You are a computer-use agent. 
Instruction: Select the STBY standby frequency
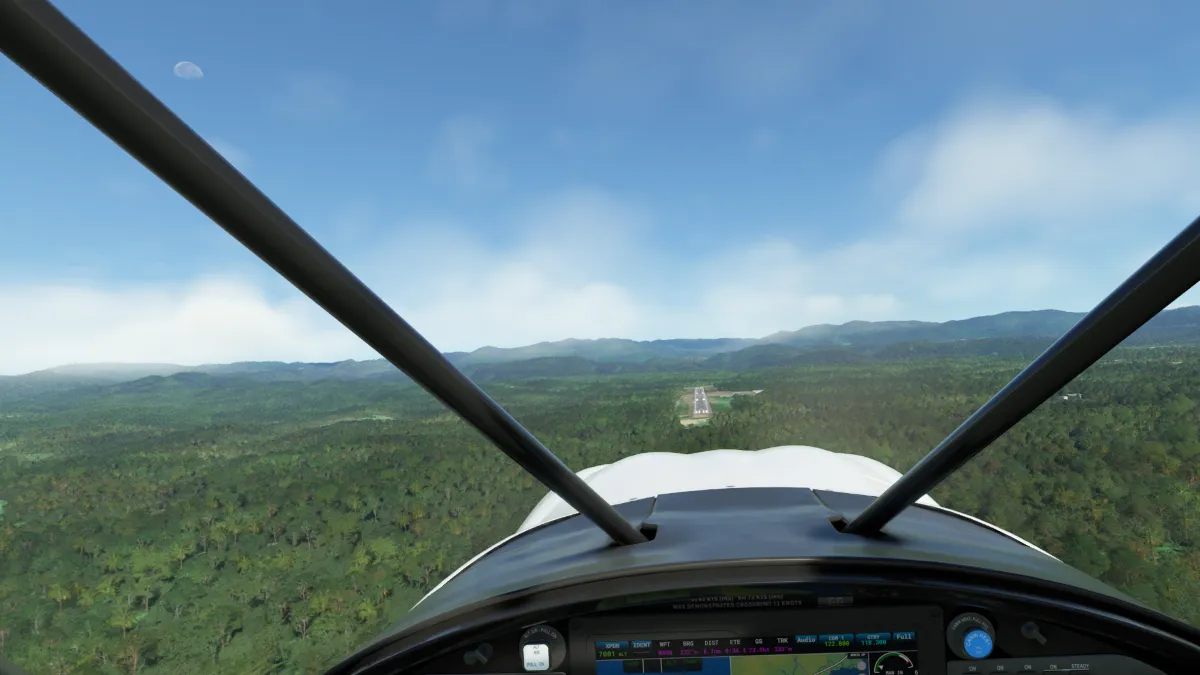click(872, 640)
